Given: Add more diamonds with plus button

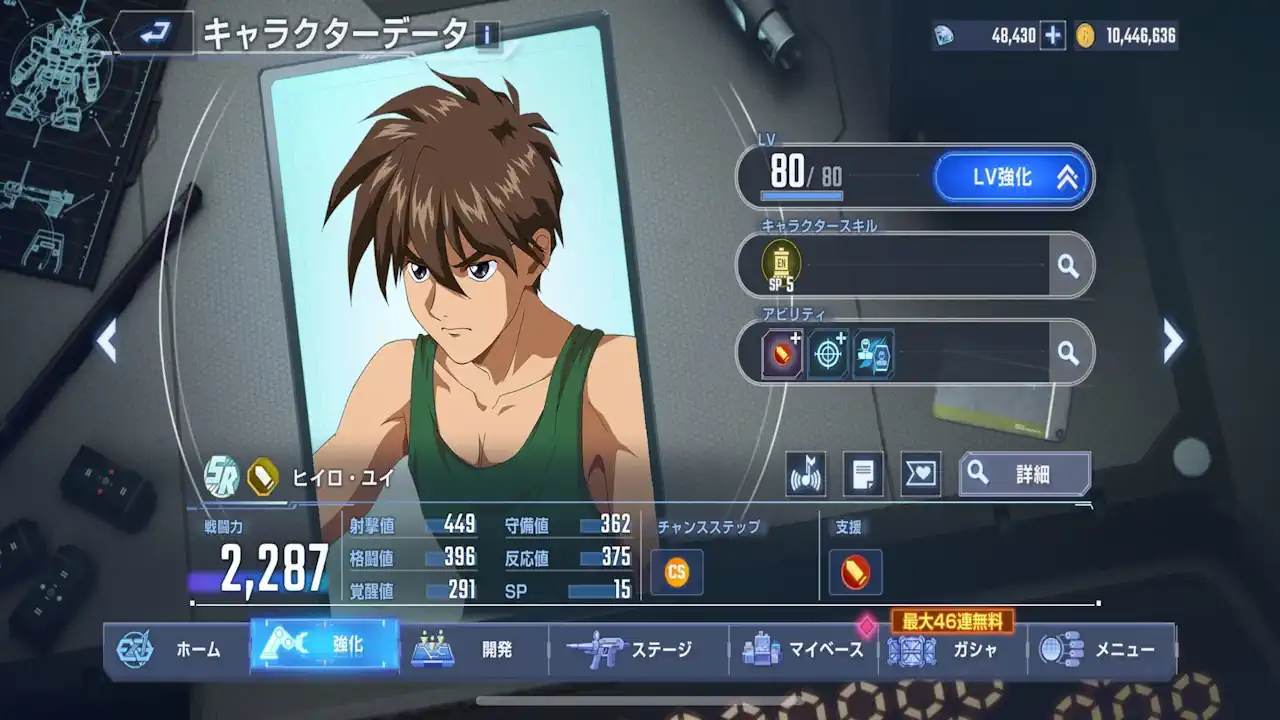Looking at the screenshot, I should point(1052,36).
